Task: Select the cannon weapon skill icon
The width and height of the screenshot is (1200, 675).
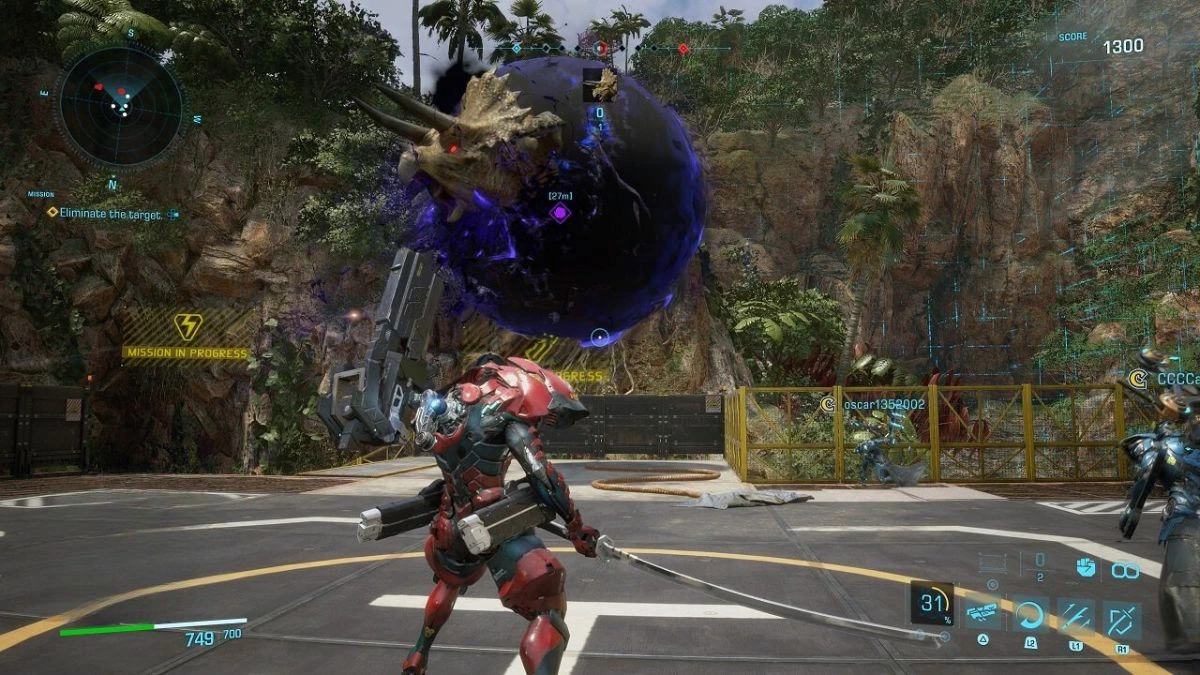Action: coord(984,615)
